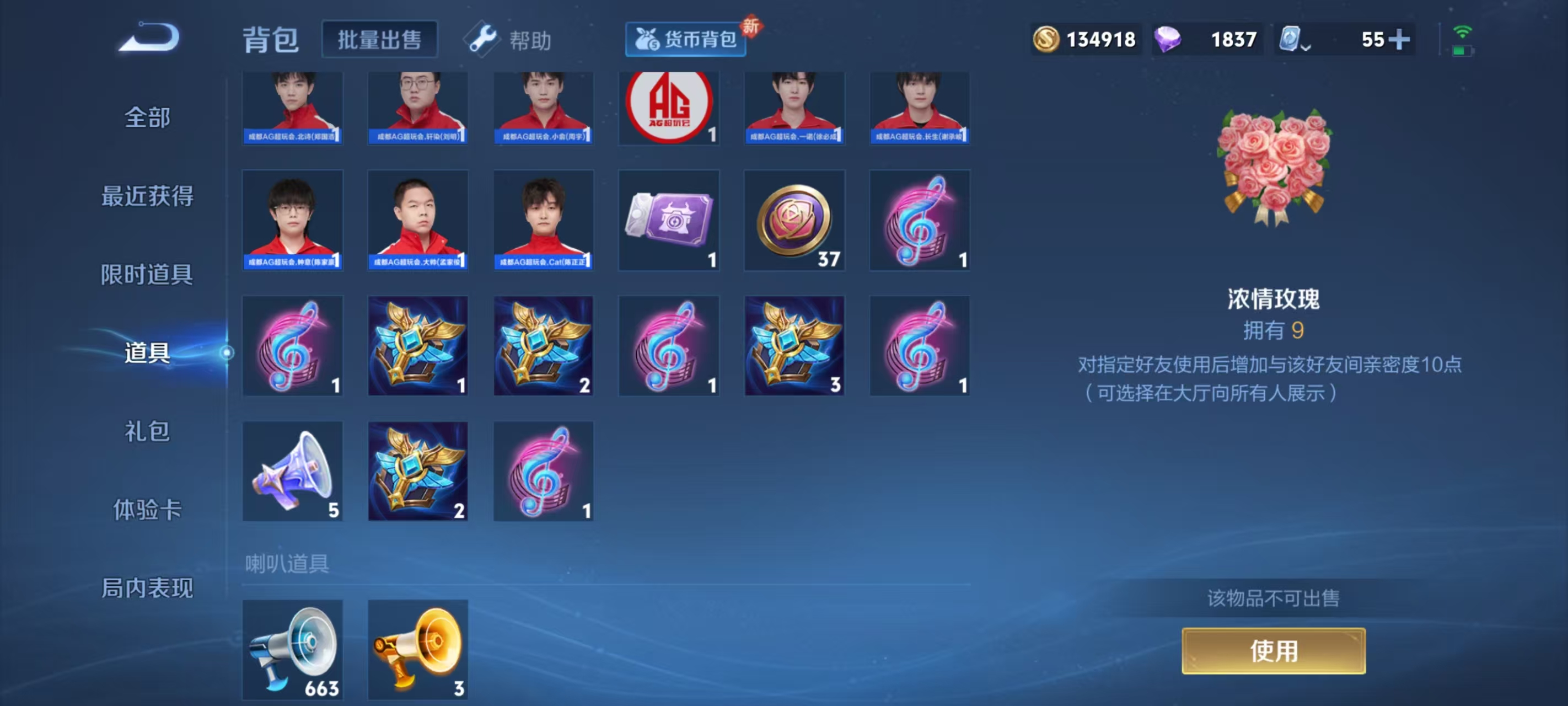Select the winged emblem slot with 3
Screen dimensions: 1568x706
(x=794, y=346)
